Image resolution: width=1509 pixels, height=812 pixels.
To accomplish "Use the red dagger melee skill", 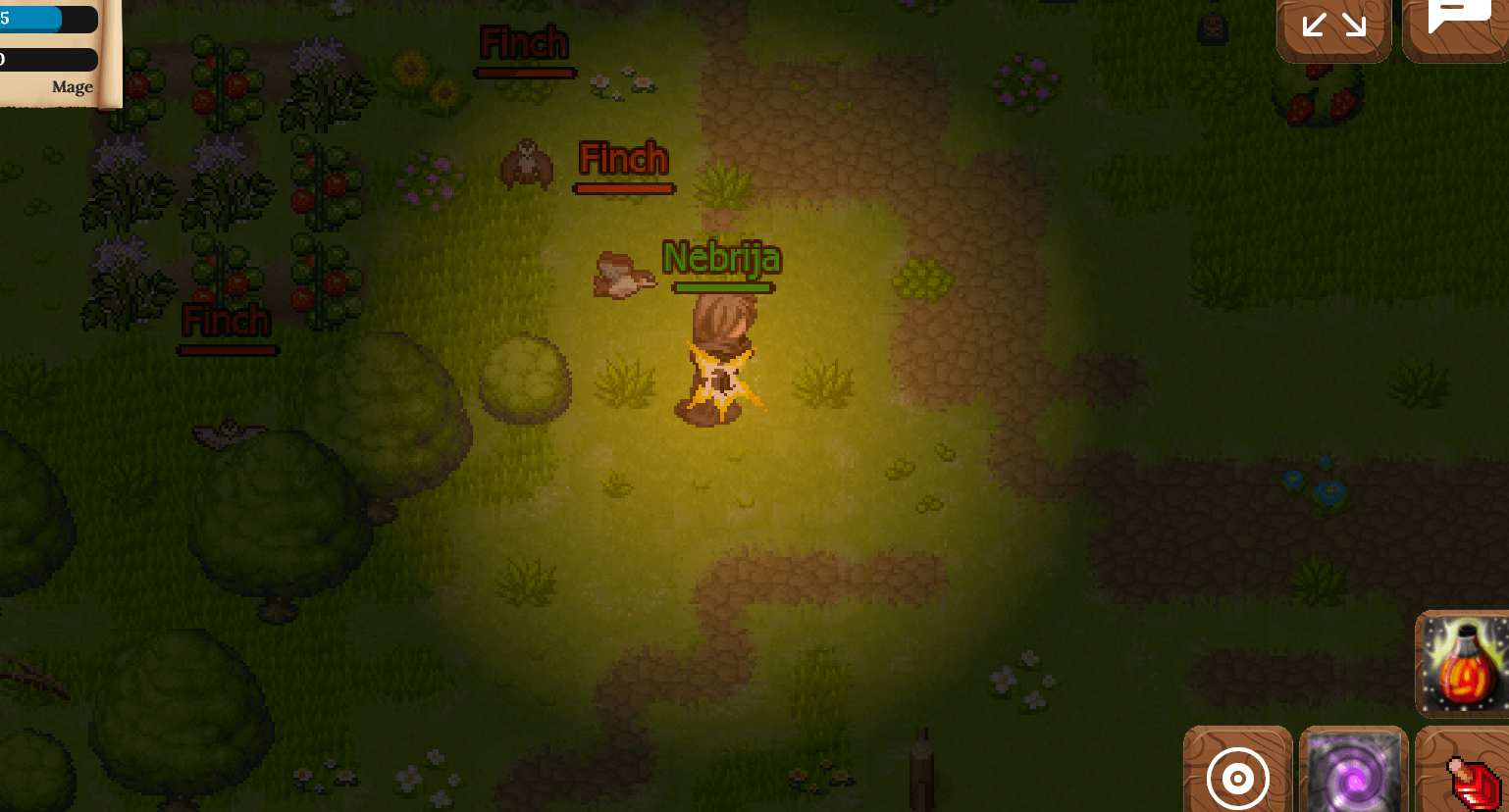I will pyautogui.click(x=1467, y=778).
